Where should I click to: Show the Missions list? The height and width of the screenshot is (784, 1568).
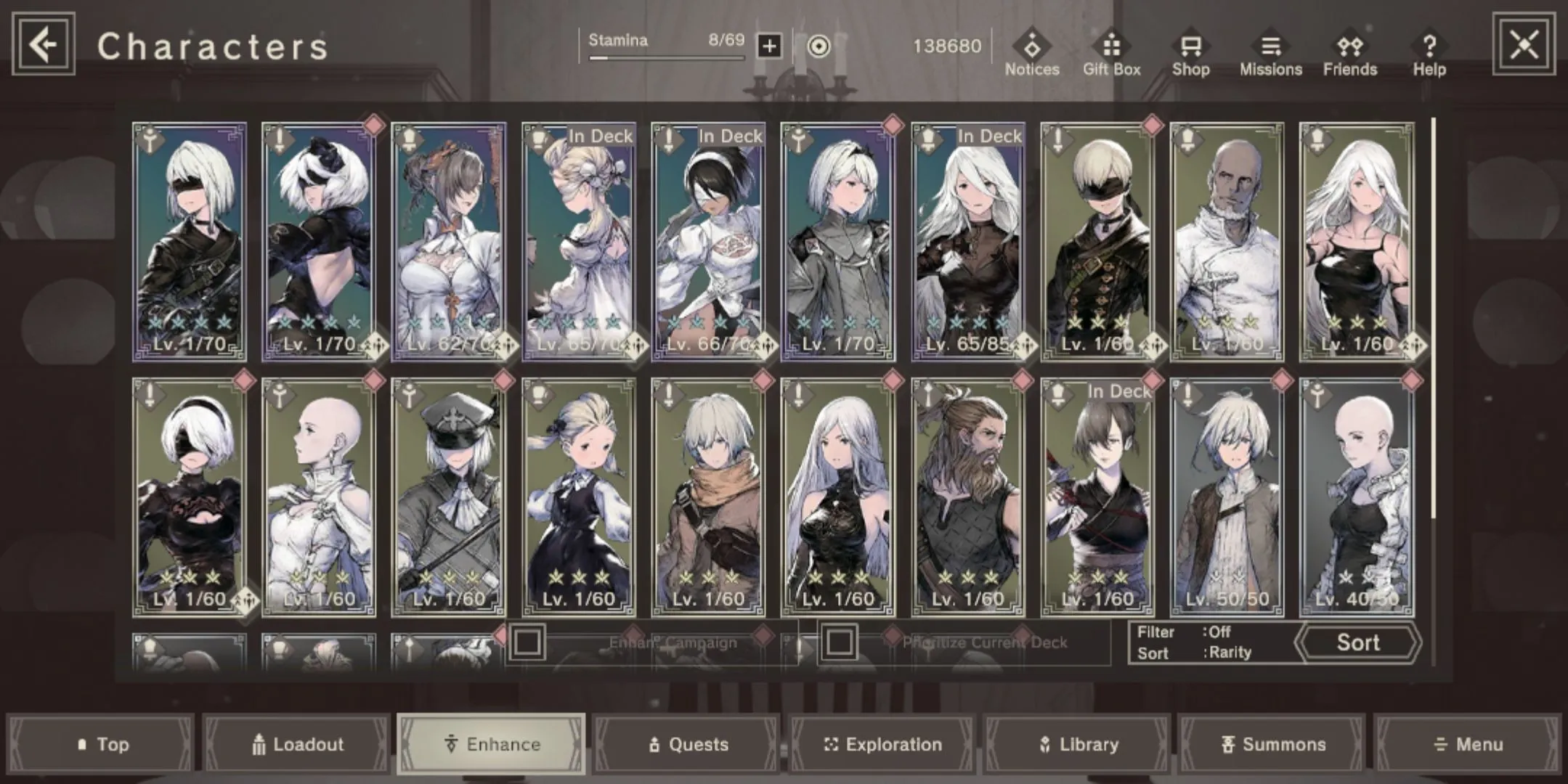pyautogui.click(x=1270, y=53)
